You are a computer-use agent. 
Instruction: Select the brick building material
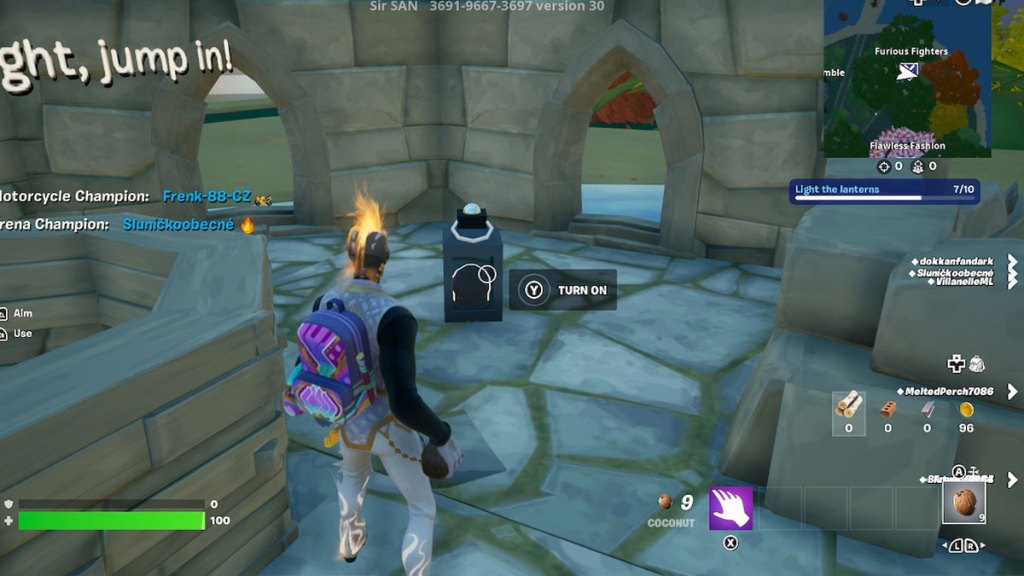(x=887, y=408)
